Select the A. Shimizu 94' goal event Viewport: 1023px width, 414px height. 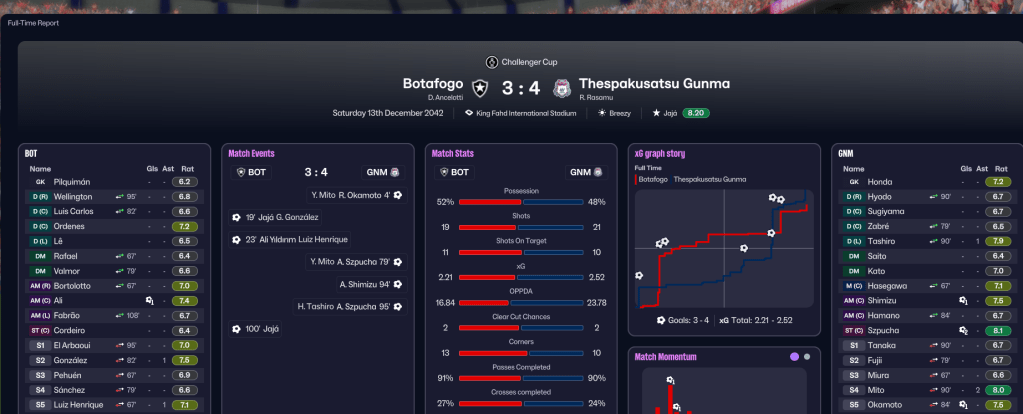click(365, 284)
